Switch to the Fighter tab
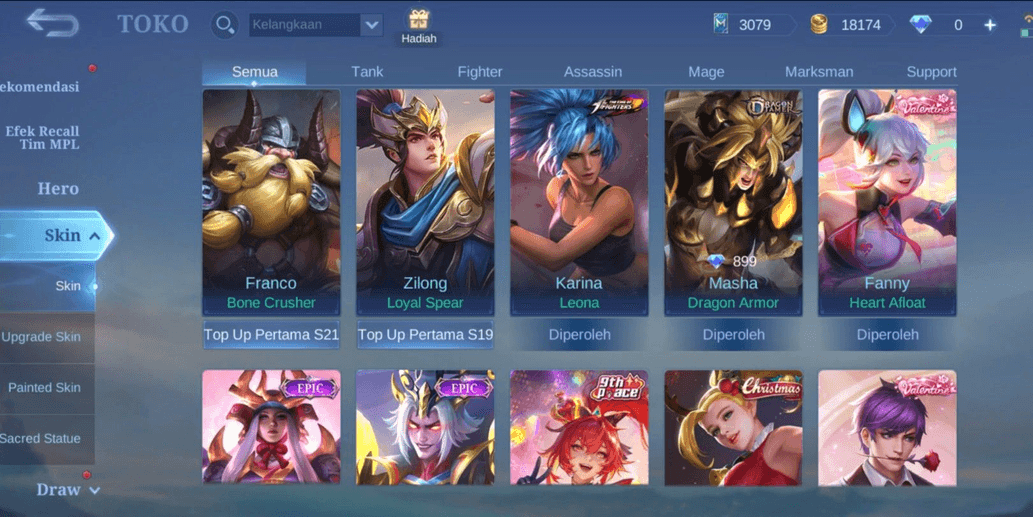This screenshot has width=1033, height=517. 480,72
